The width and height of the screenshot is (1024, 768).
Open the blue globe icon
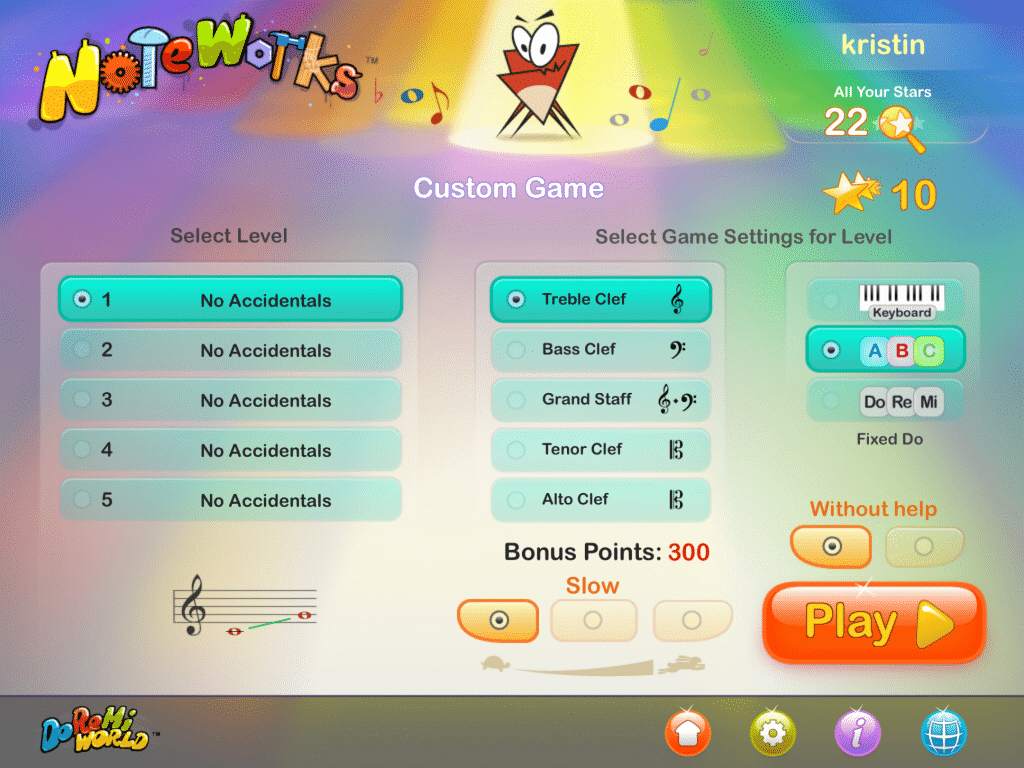coord(943,734)
